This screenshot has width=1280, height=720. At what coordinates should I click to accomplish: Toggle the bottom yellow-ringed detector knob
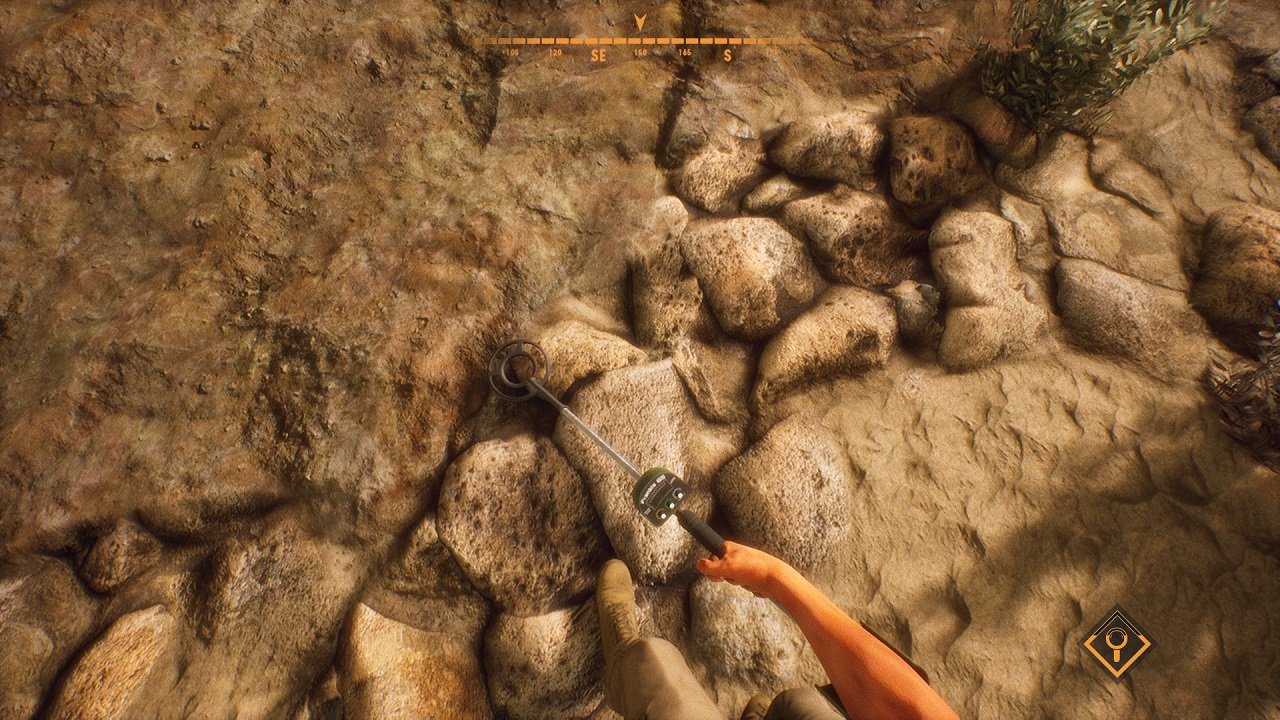pos(661,513)
